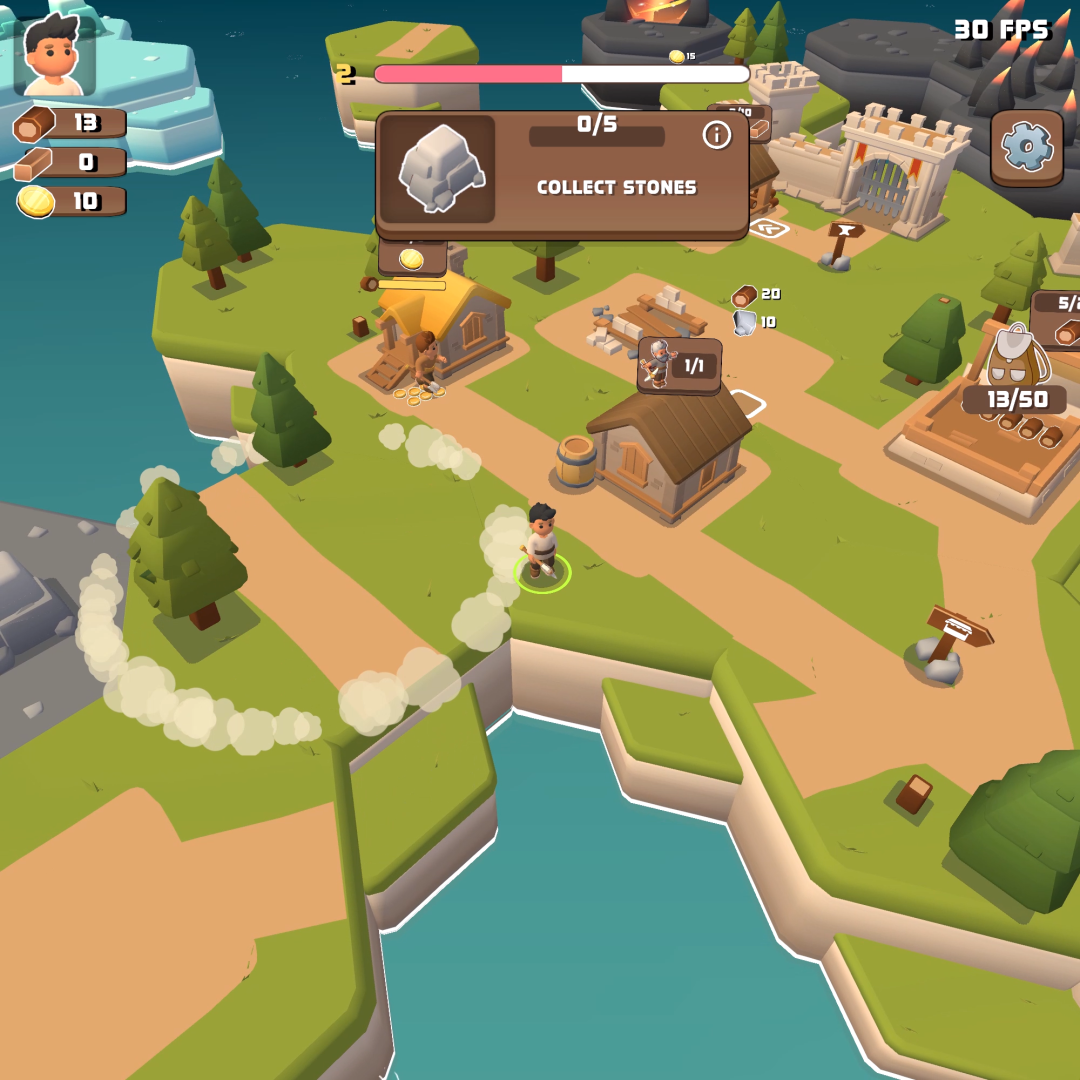Tap the gold coin bubble above the hut
This screenshot has width=1080, height=1080.
[411, 259]
